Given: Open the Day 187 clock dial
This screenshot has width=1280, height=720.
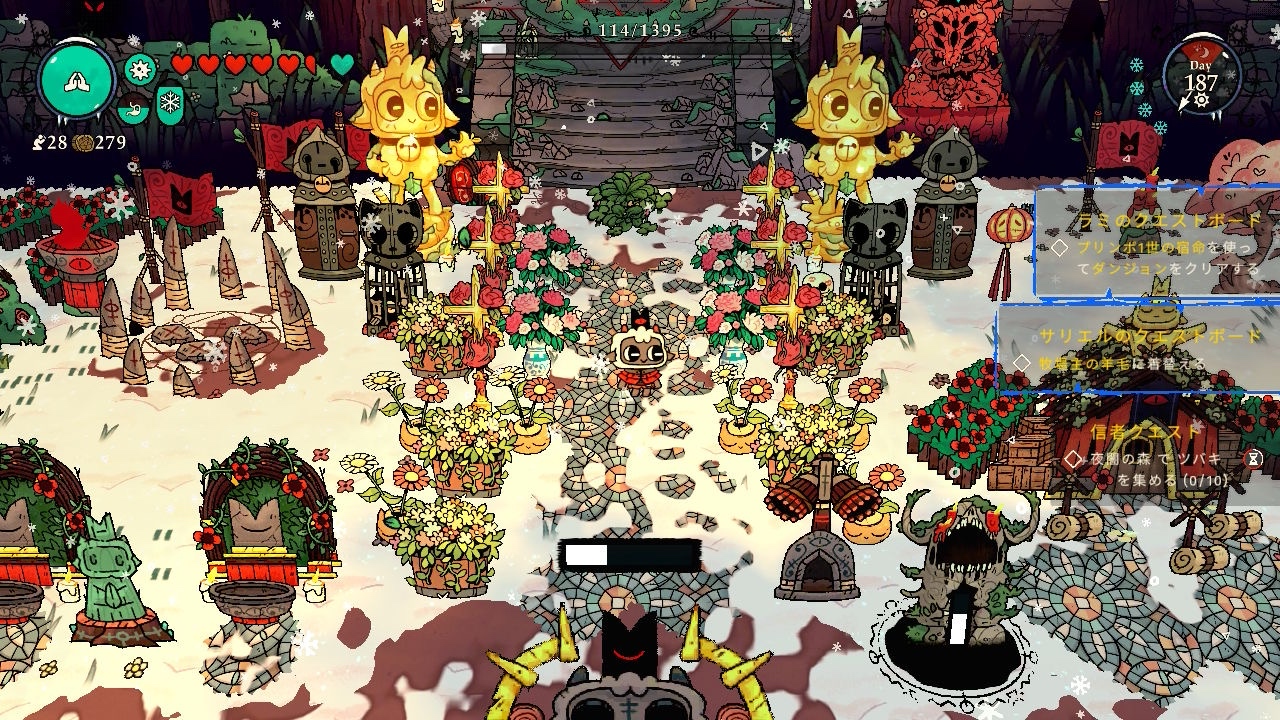Looking at the screenshot, I should [x=1200, y=77].
